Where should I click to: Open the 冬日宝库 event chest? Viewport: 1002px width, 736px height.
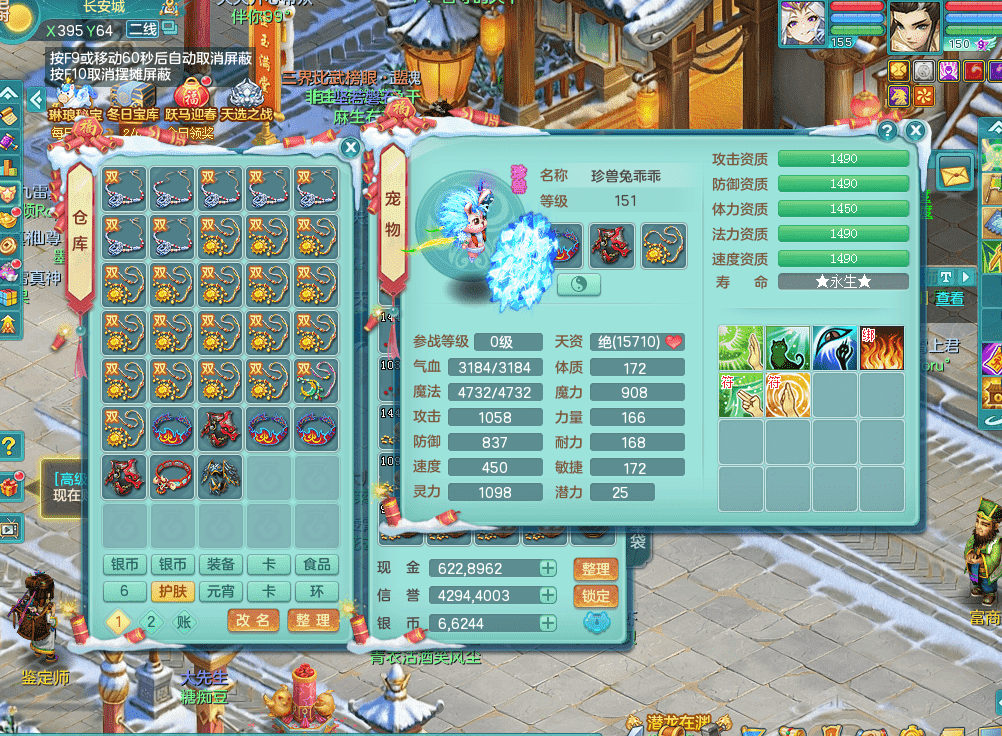pyautogui.click(x=133, y=100)
